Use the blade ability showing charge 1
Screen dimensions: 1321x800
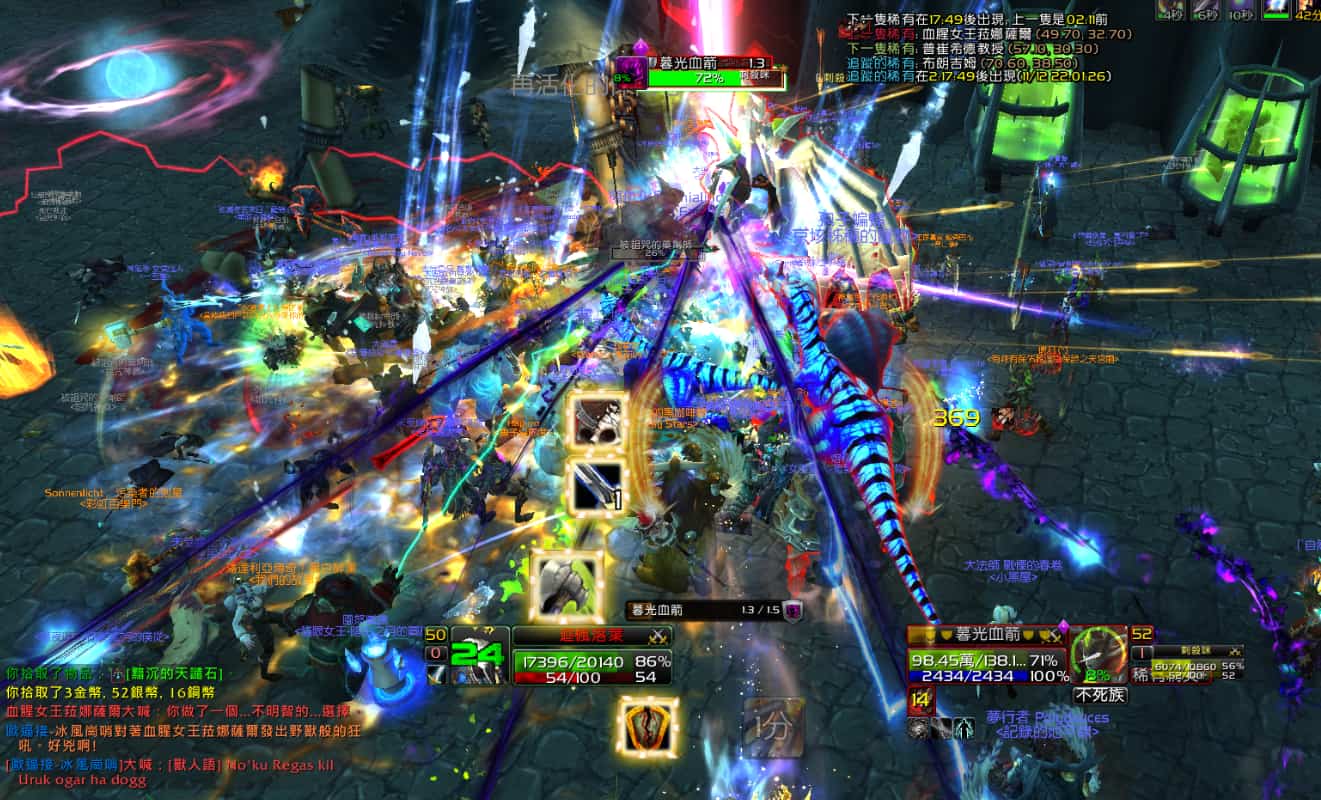pos(597,487)
